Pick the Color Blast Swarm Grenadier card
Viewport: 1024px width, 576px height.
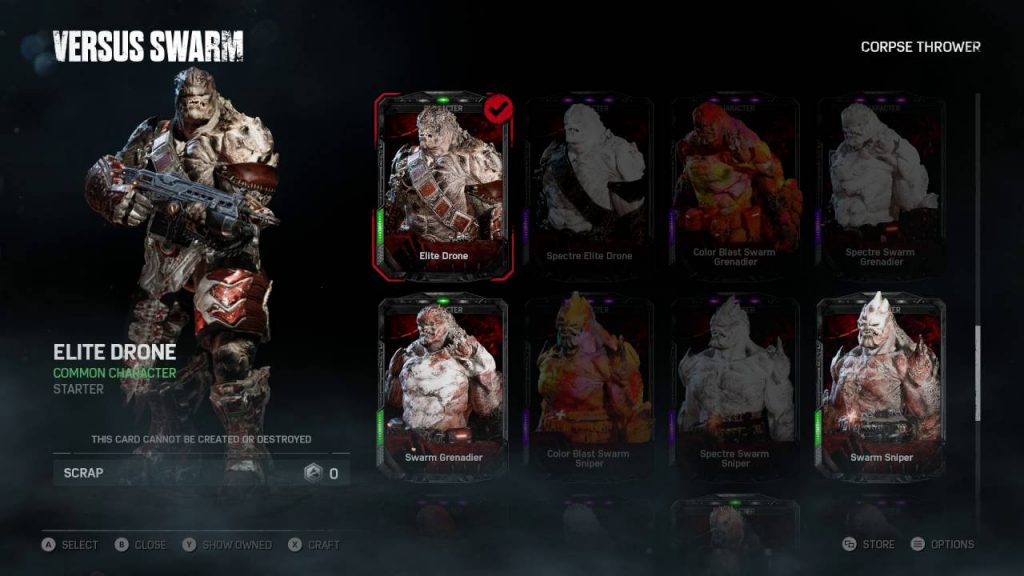tap(734, 186)
